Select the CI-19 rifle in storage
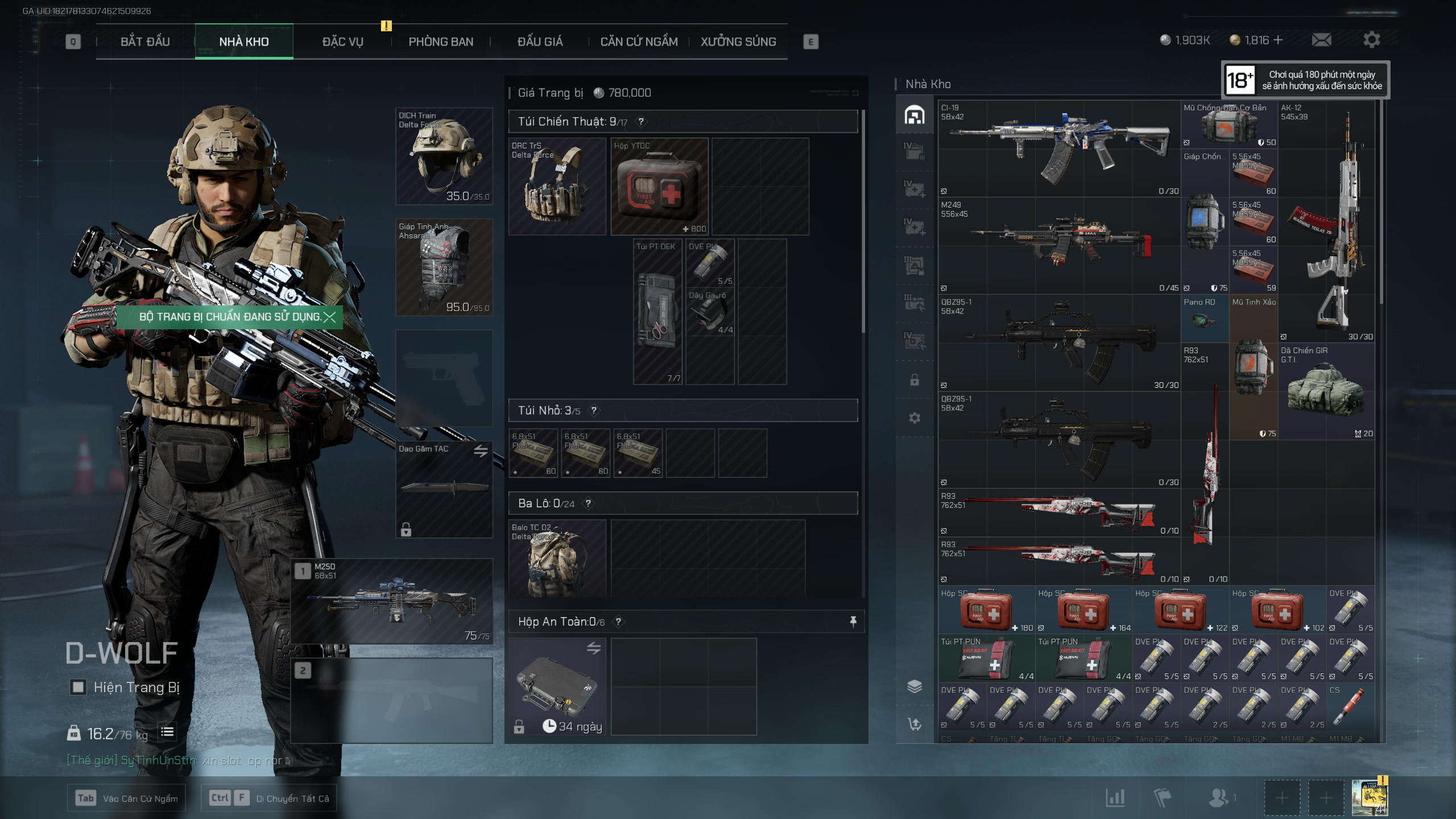 coord(1058,149)
